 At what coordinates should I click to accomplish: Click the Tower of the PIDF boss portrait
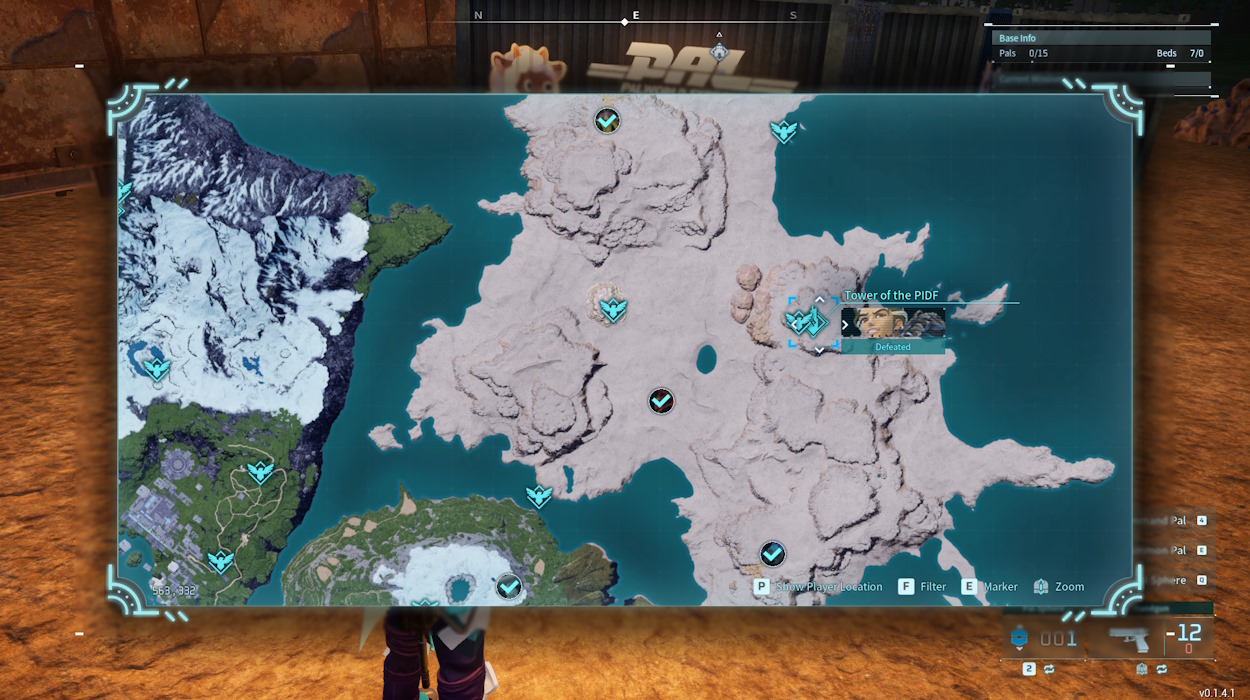coord(893,323)
